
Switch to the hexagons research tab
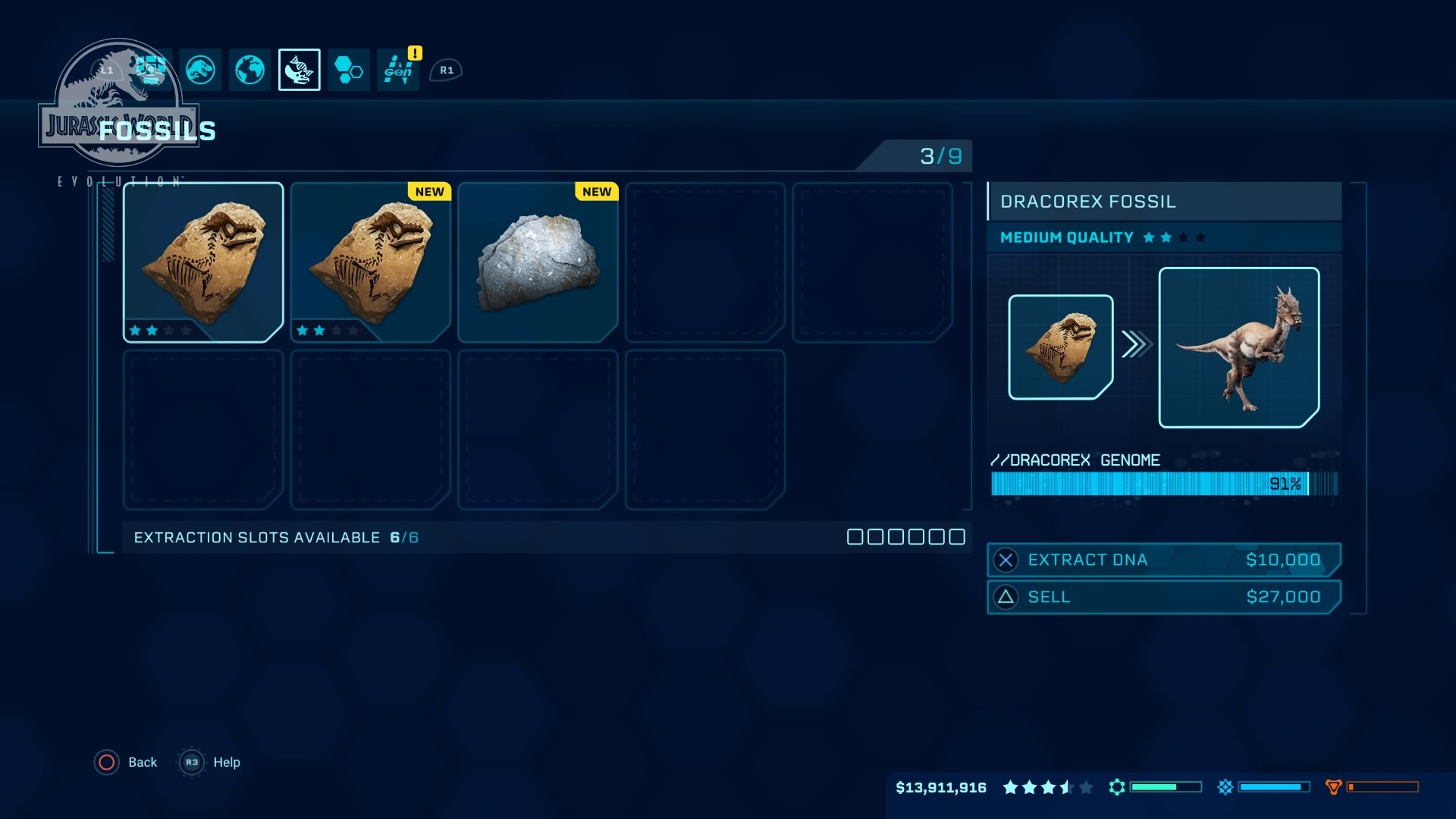tap(349, 70)
